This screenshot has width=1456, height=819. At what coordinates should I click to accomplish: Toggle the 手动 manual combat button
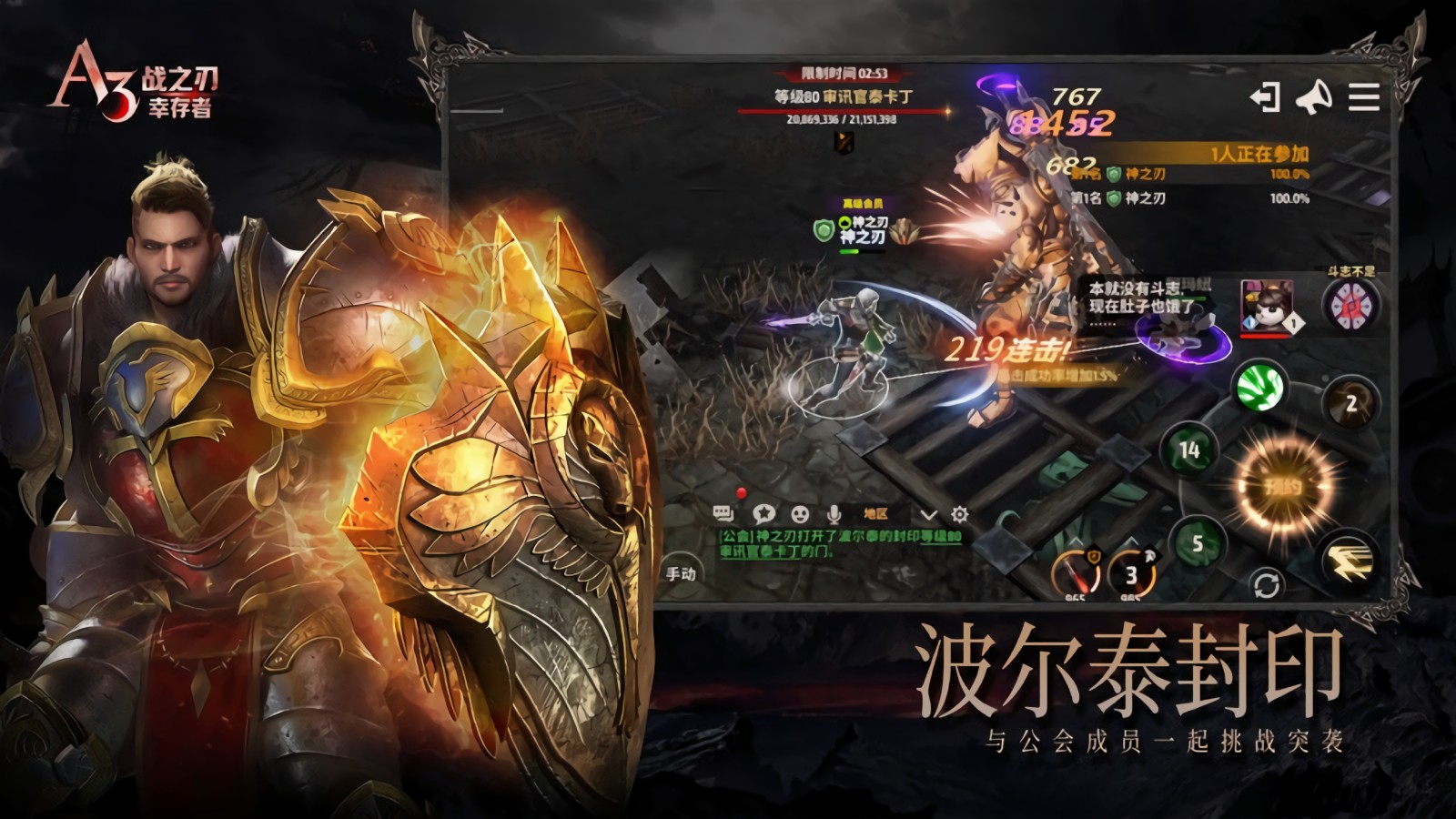[x=682, y=573]
